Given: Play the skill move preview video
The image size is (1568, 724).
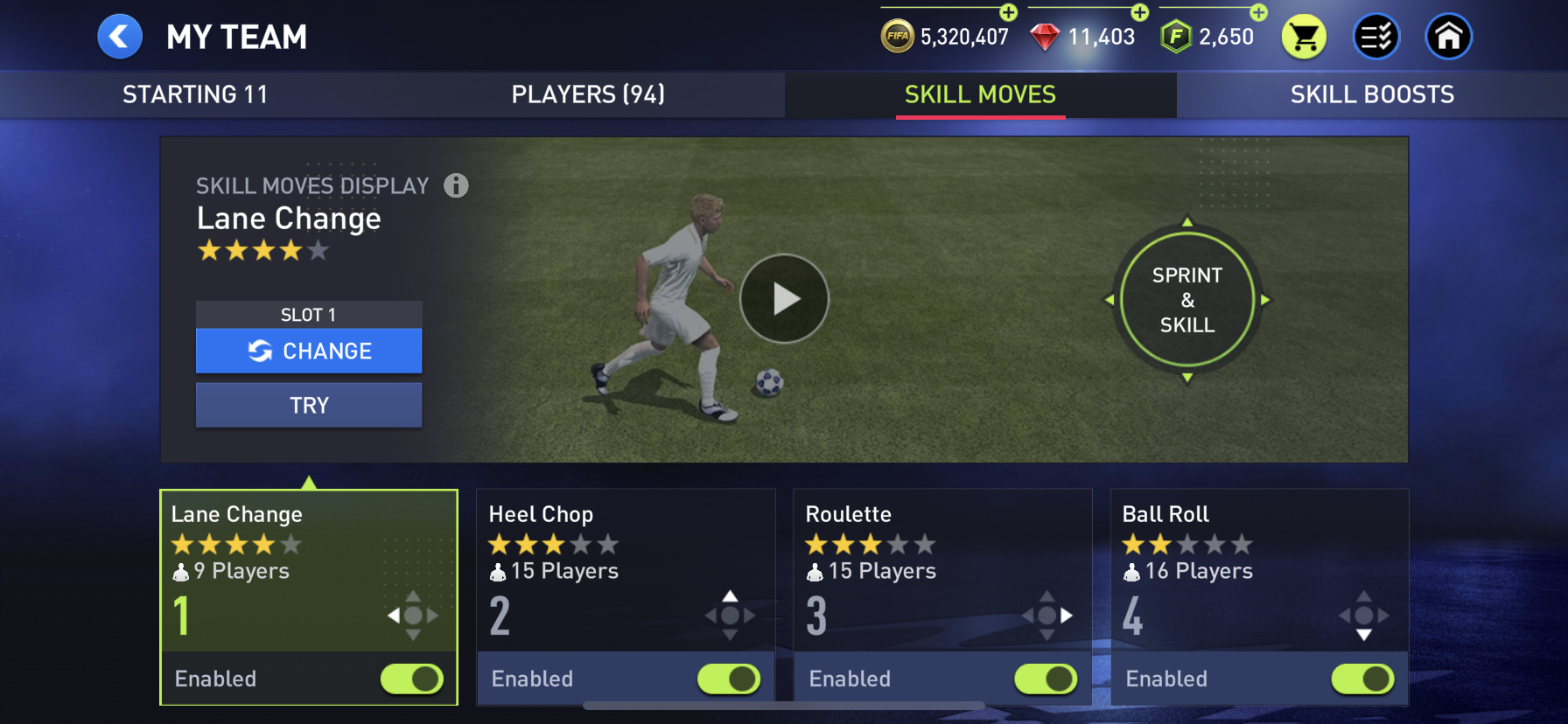Looking at the screenshot, I should click(x=784, y=299).
